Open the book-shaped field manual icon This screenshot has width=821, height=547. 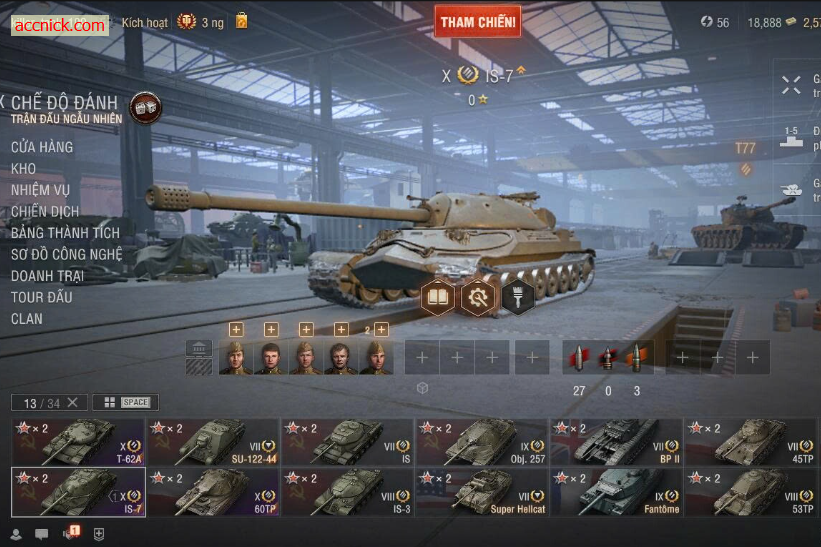pos(437,296)
